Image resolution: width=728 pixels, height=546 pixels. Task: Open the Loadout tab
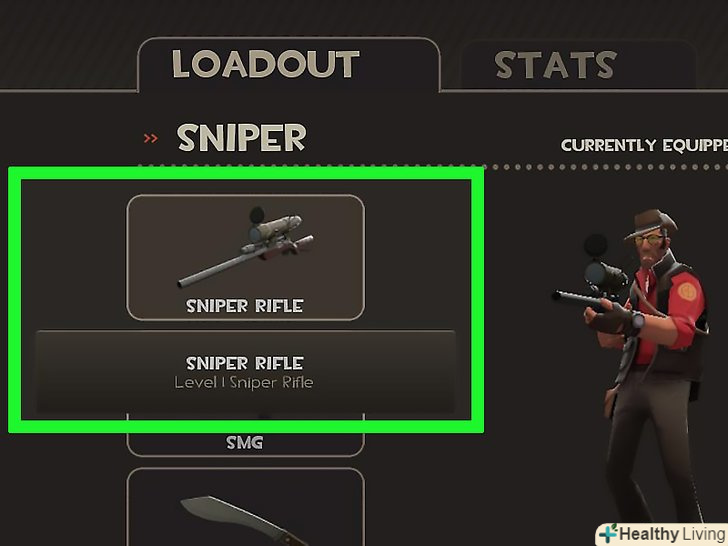[265, 66]
